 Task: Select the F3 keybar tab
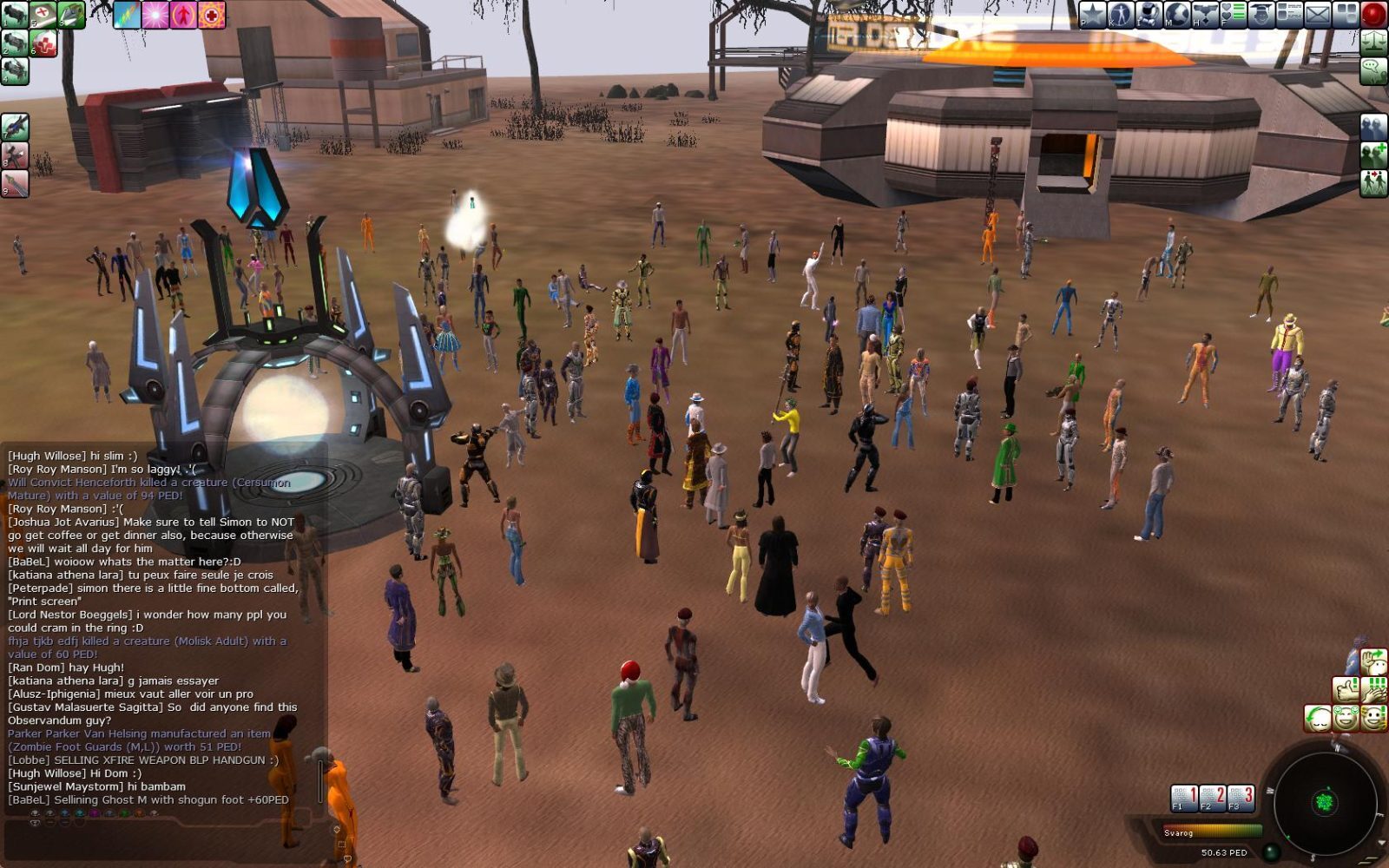point(1241,798)
